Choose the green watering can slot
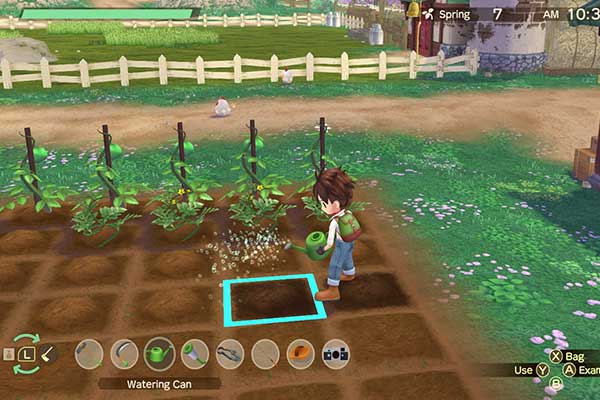Viewport: 600px width, 400px height. [159, 353]
